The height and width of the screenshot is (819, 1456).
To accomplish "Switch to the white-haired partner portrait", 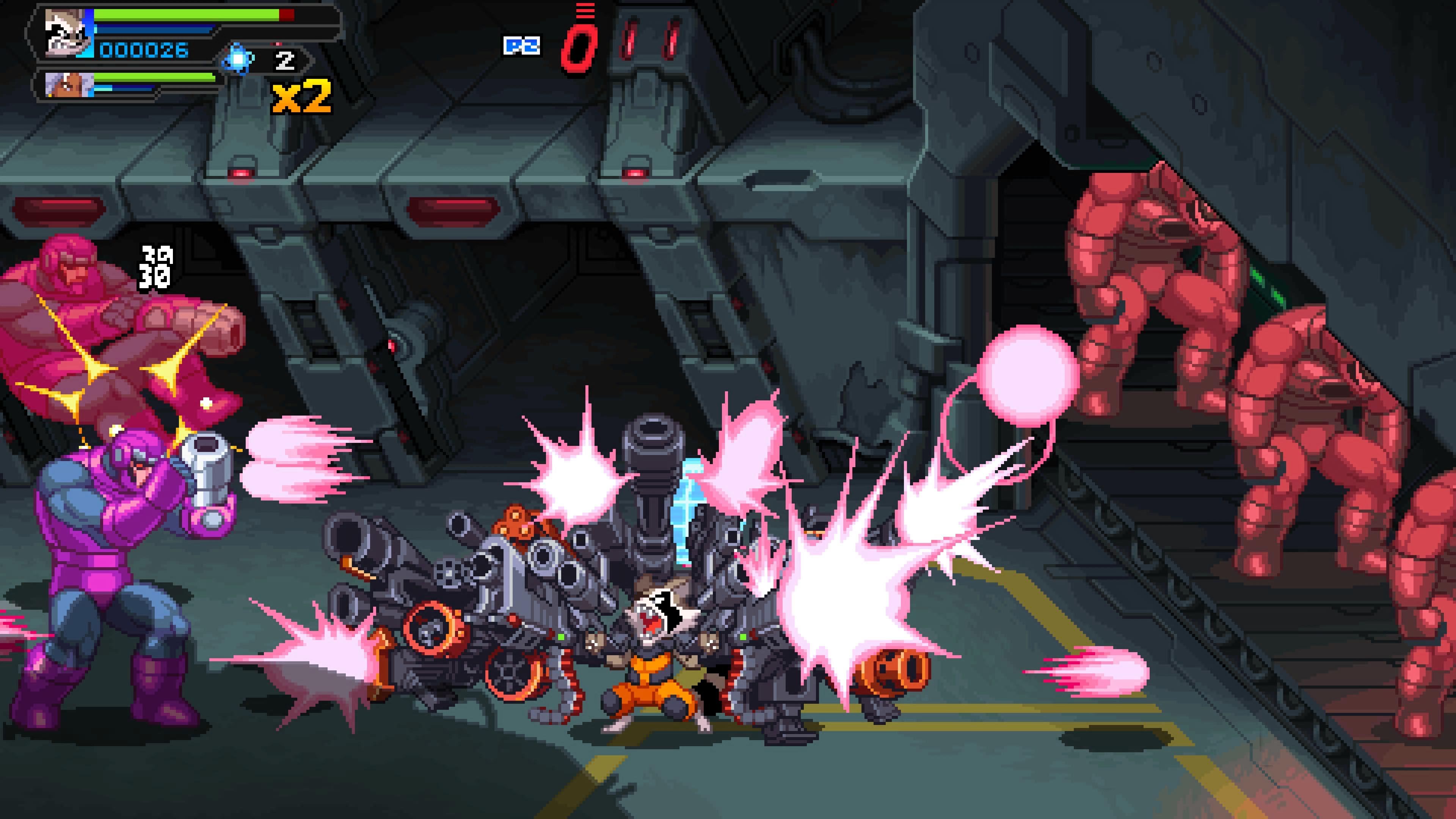I will 69,85.
